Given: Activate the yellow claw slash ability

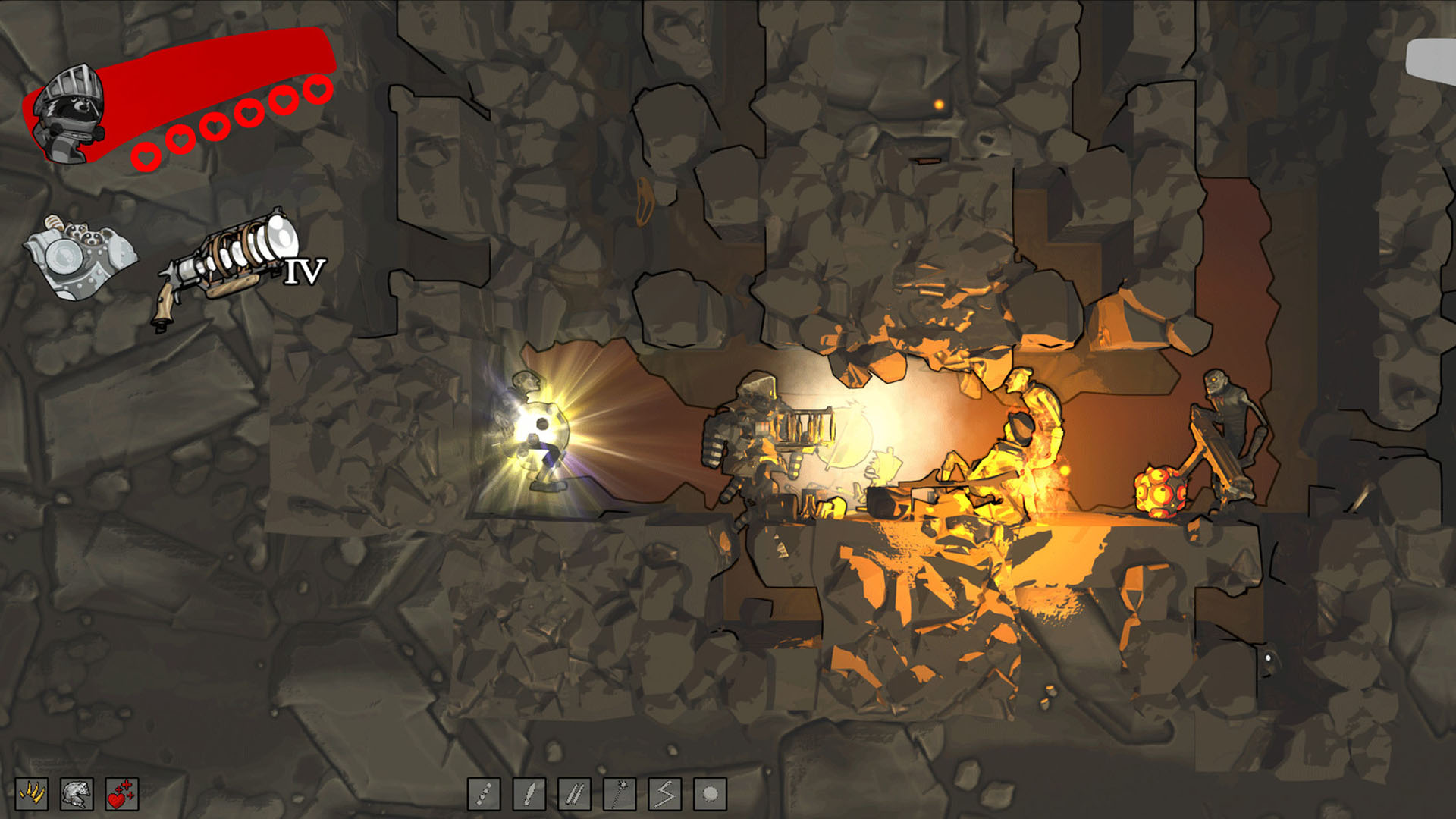Looking at the screenshot, I should pos(32,794).
